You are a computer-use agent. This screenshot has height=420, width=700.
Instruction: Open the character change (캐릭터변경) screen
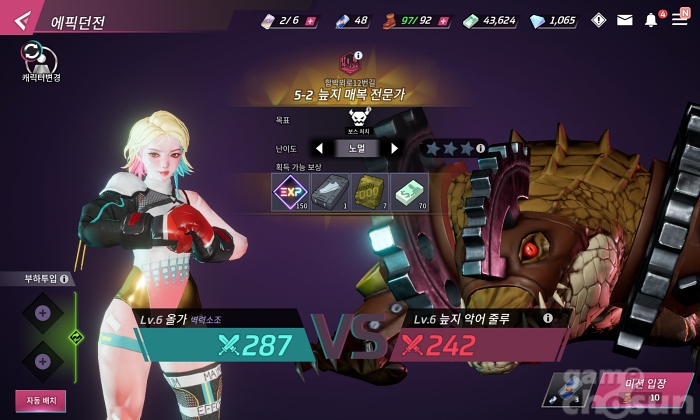click(x=40, y=60)
